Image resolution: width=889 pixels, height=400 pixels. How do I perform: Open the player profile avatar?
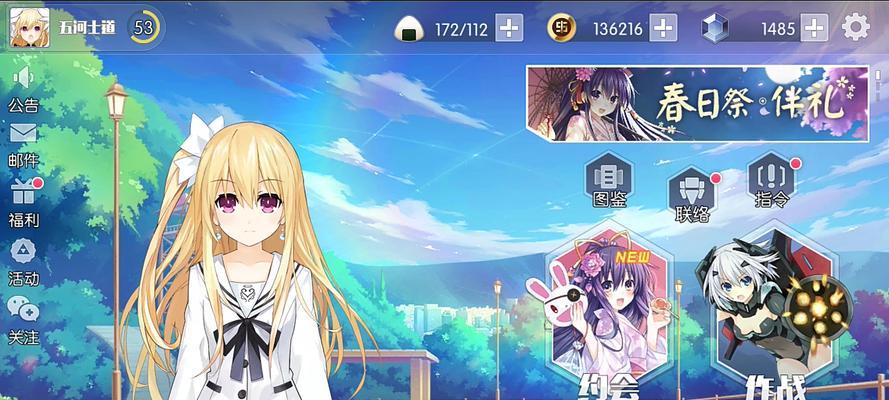pos(30,27)
